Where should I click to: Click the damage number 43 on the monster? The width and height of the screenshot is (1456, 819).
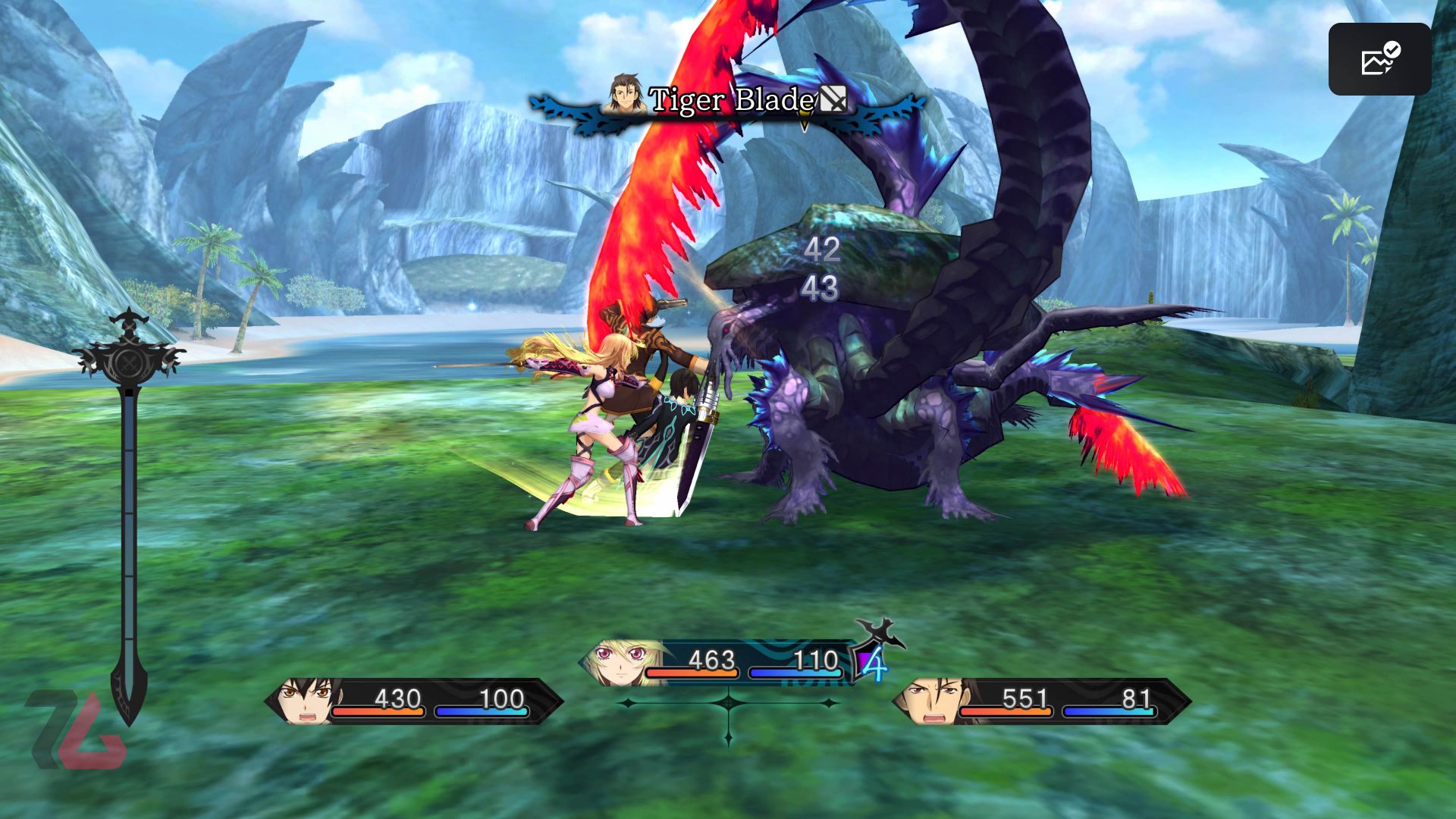817,289
